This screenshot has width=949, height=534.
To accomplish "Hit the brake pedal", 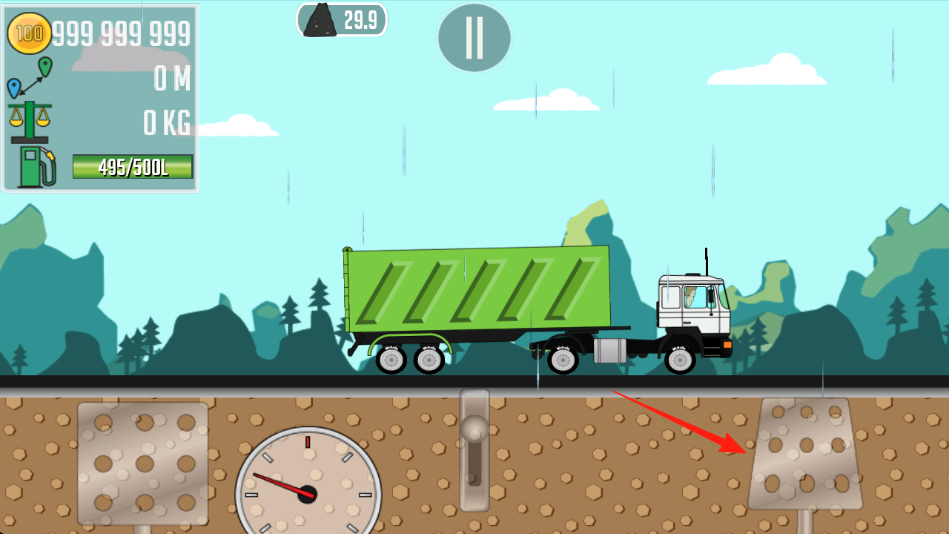I will 143,462.
